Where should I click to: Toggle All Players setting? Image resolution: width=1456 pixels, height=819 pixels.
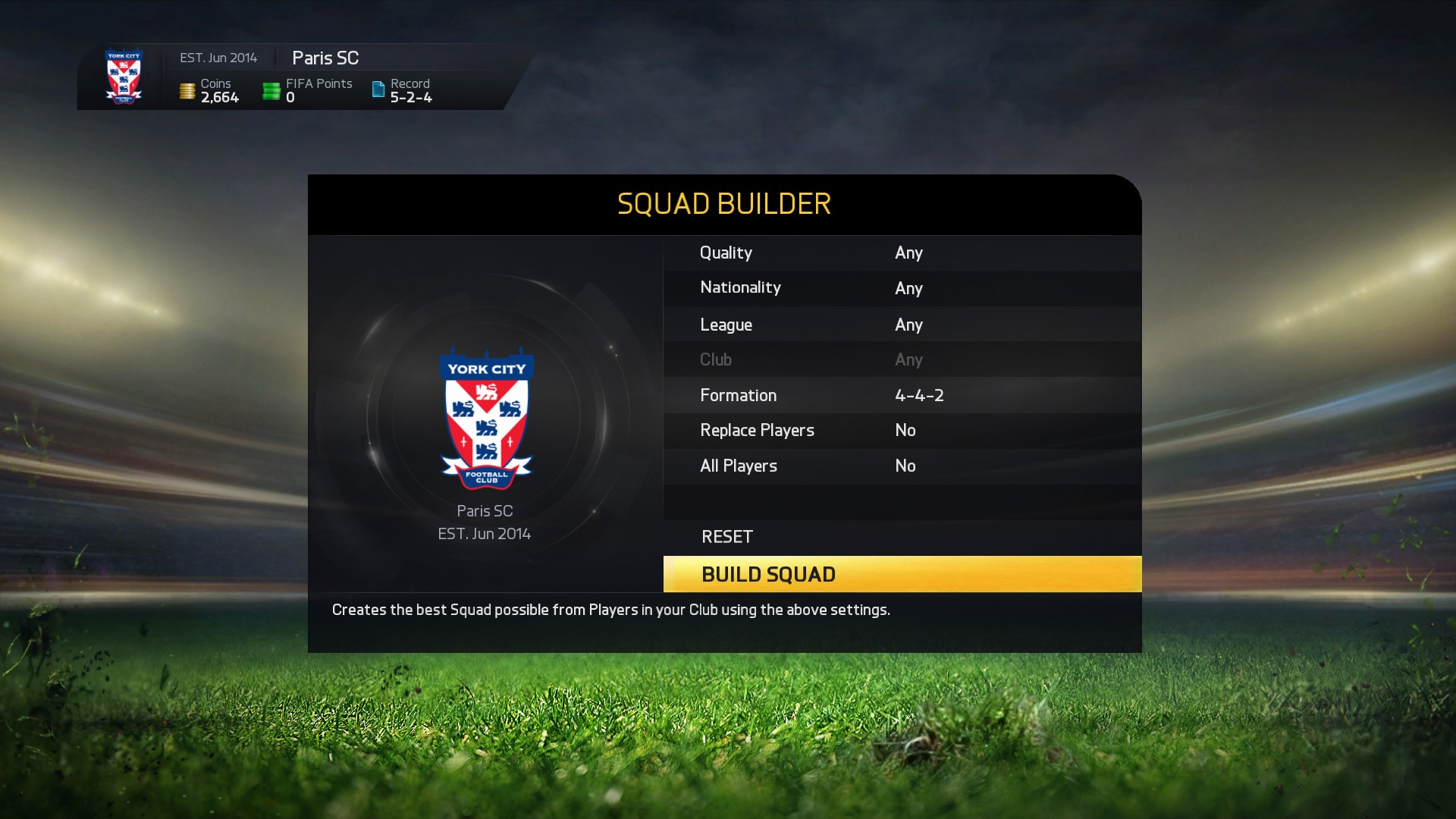click(902, 466)
